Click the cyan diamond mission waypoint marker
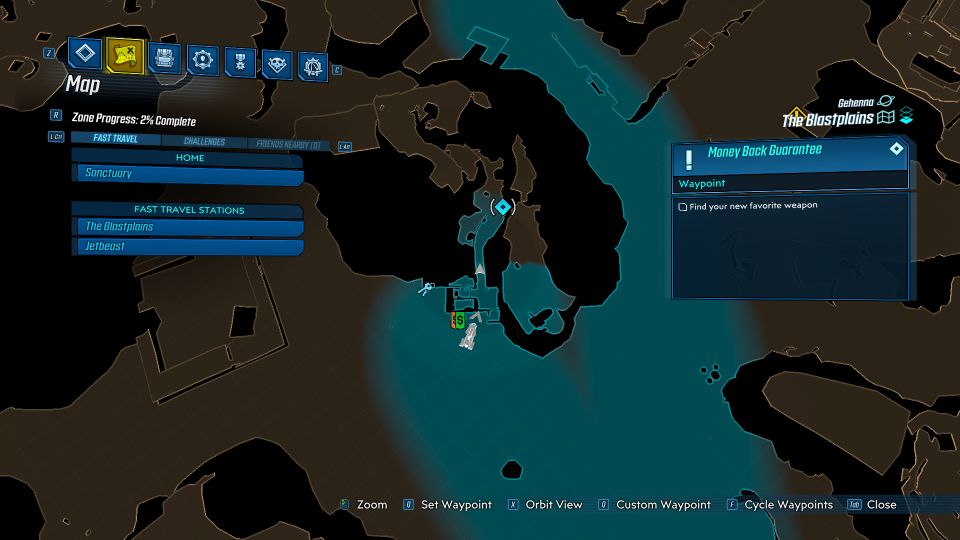 click(503, 207)
